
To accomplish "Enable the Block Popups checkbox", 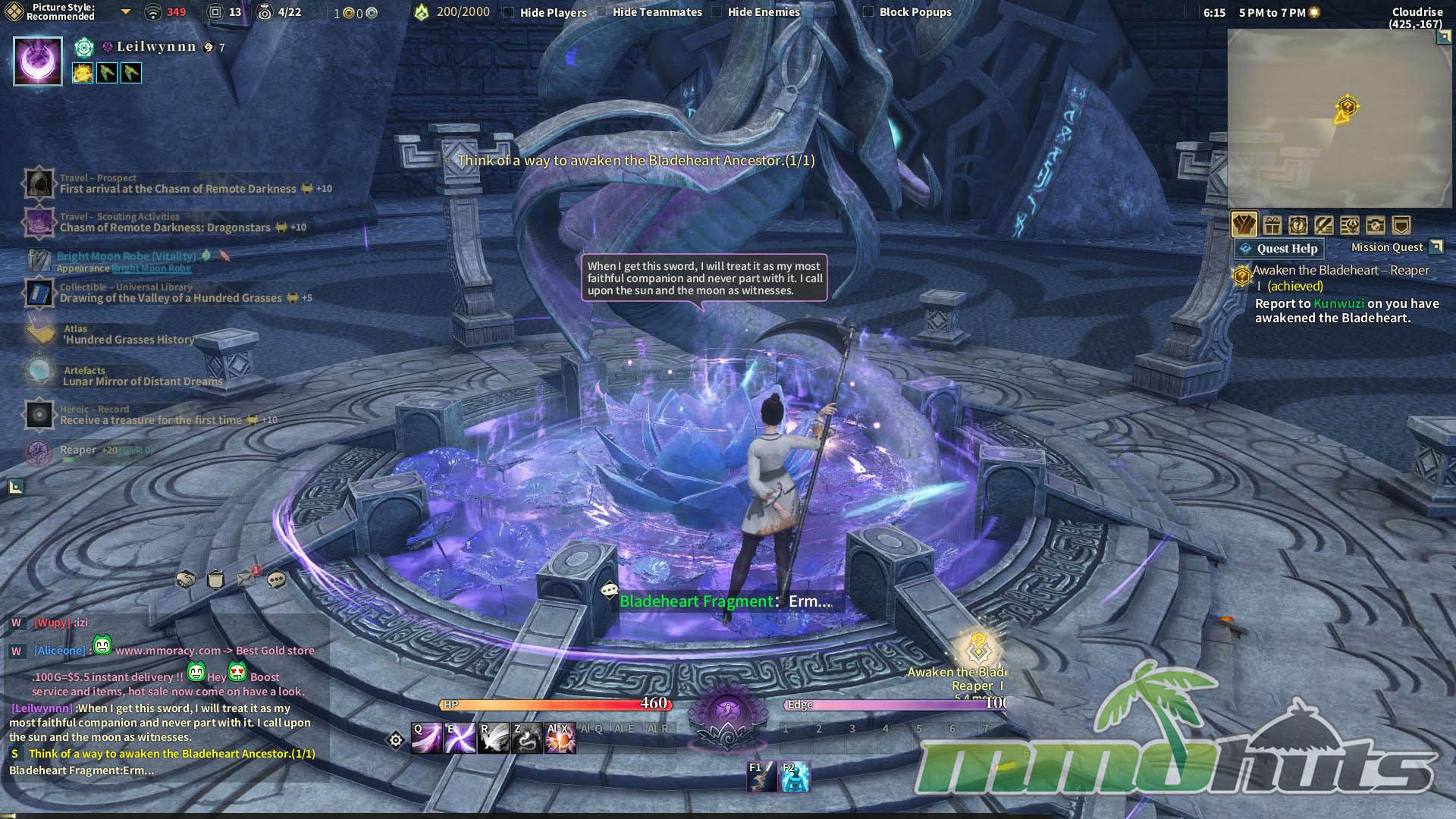I will pyautogui.click(x=868, y=12).
